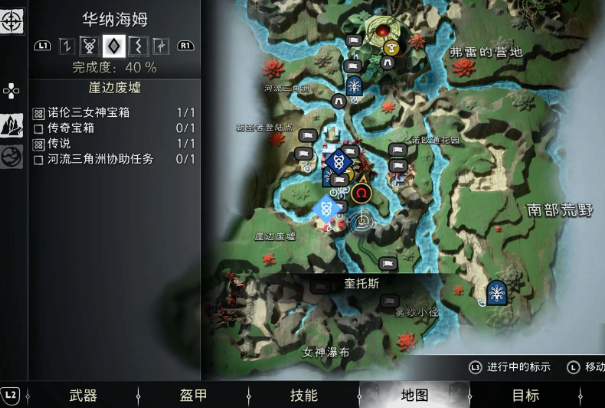Go to the 技能 (Skills) tab

click(x=303, y=395)
